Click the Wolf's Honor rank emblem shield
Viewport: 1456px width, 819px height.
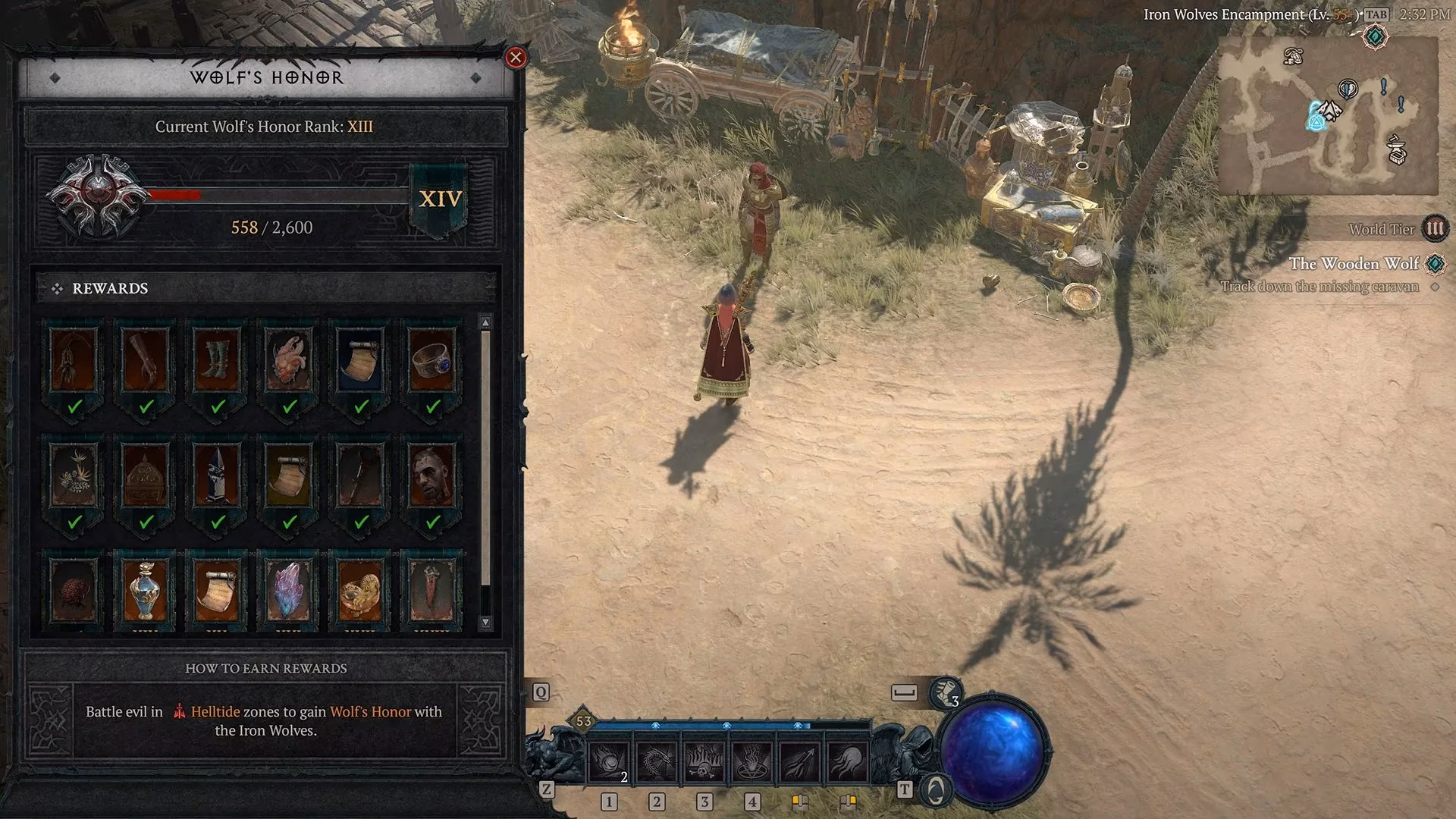(x=99, y=193)
